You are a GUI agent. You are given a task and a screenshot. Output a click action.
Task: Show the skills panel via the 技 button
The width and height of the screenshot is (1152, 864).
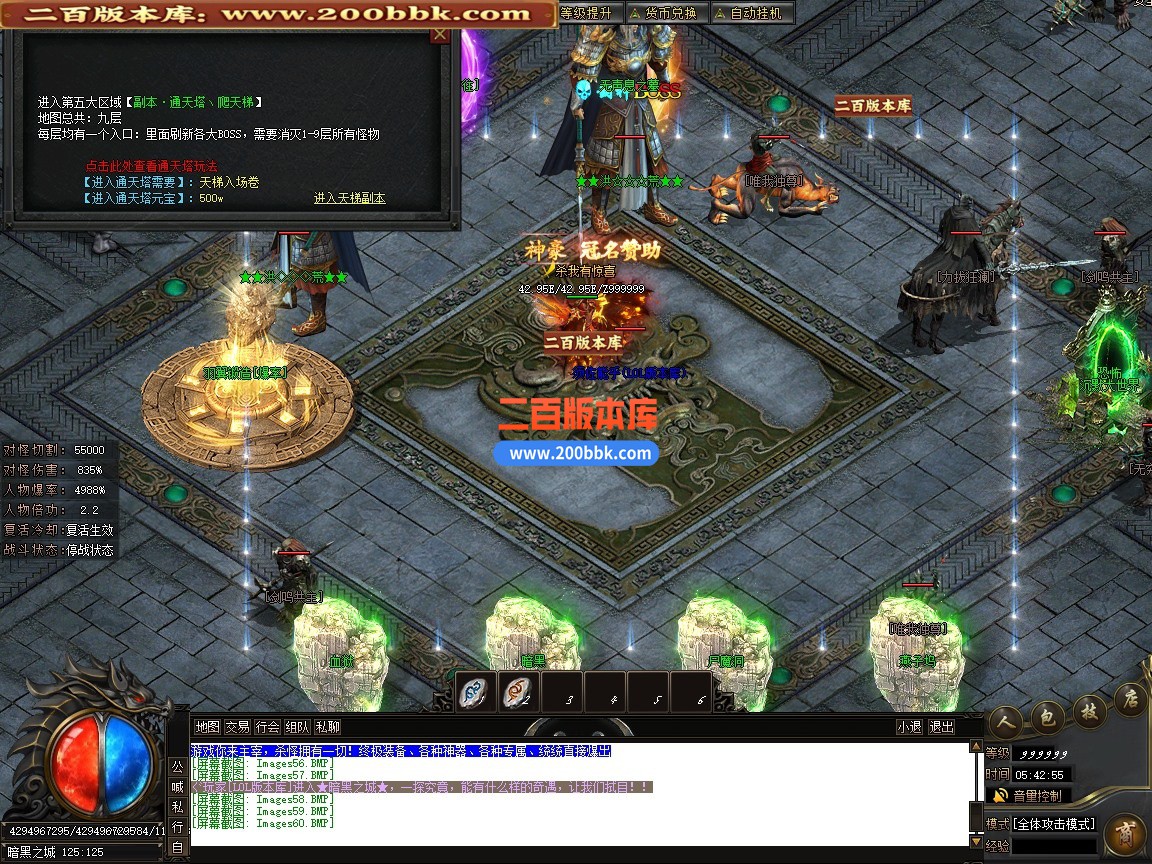pos(1088,708)
